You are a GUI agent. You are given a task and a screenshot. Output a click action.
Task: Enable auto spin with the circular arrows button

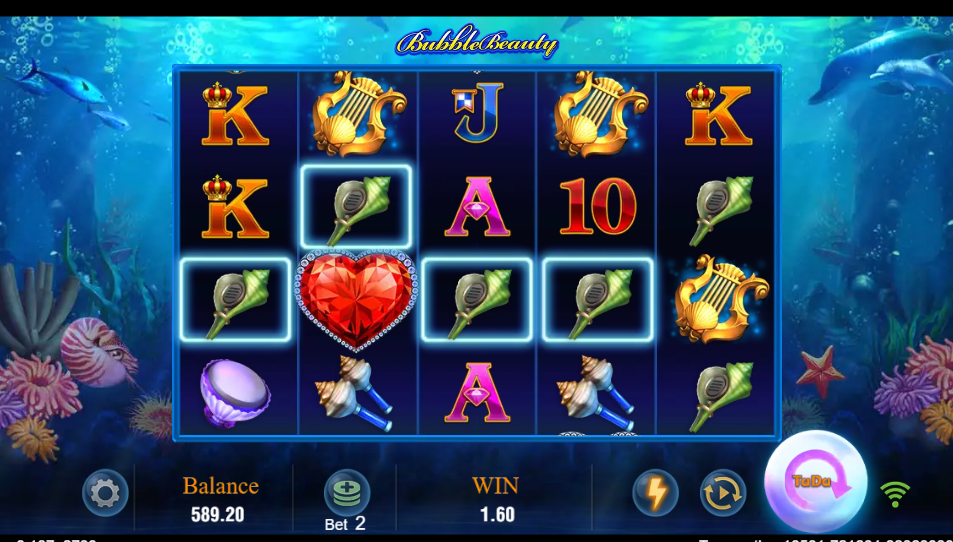point(722,492)
